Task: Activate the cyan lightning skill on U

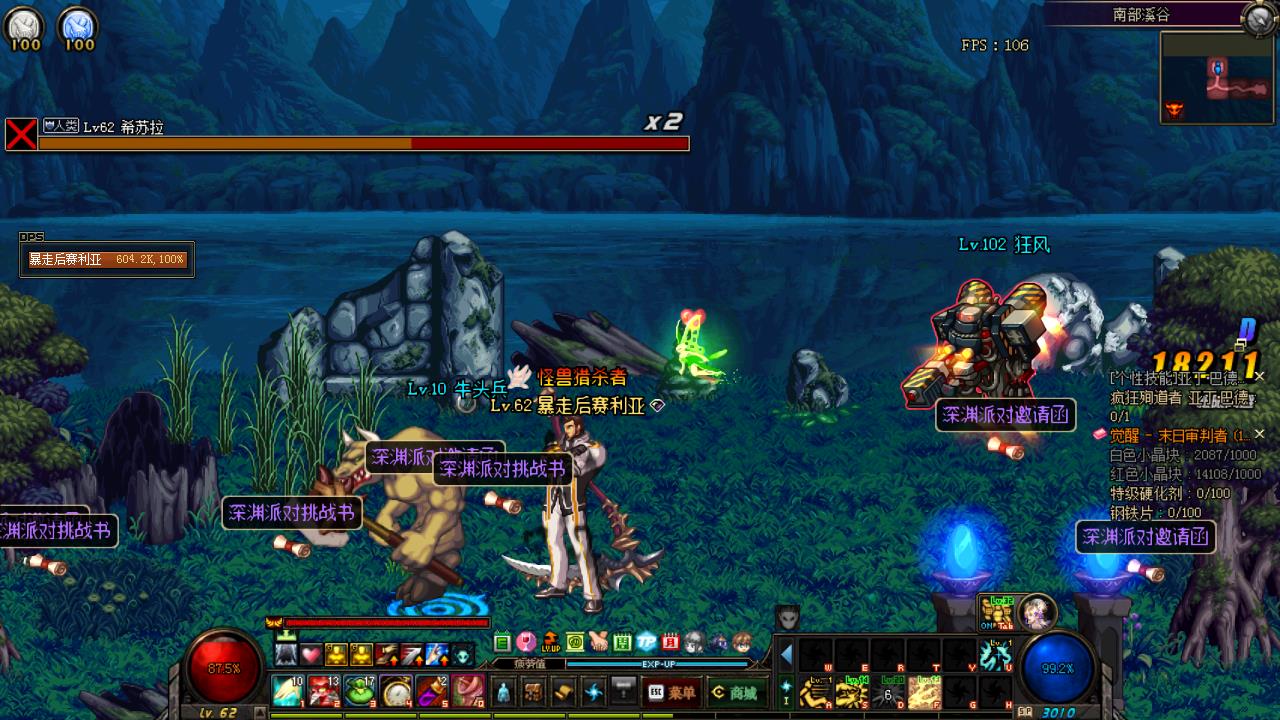Action: coord(995,655)
